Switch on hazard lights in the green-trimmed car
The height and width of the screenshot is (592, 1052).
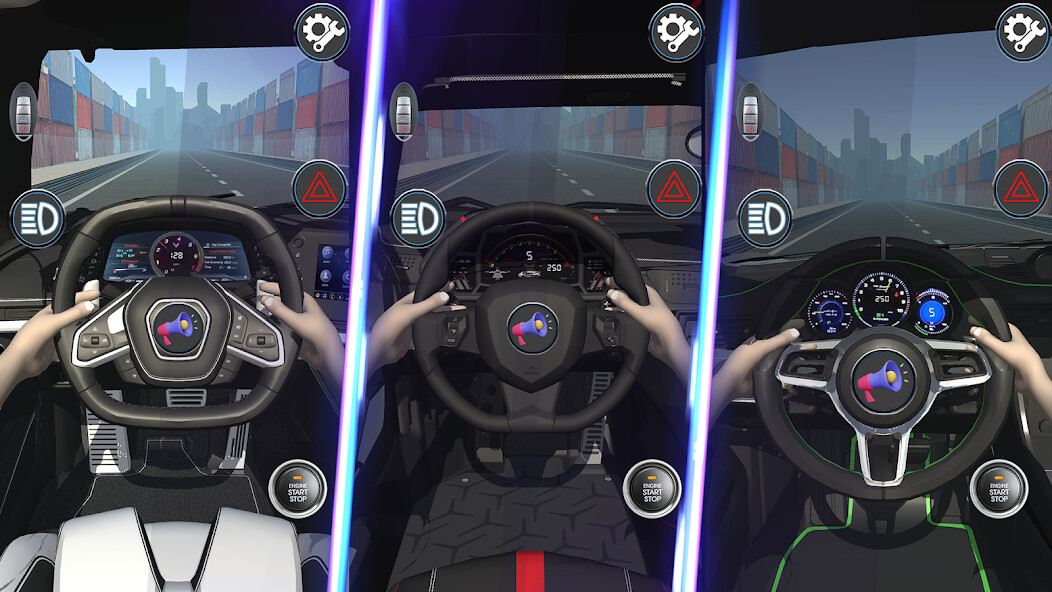pyautogui.click(x=1021, y=188)
